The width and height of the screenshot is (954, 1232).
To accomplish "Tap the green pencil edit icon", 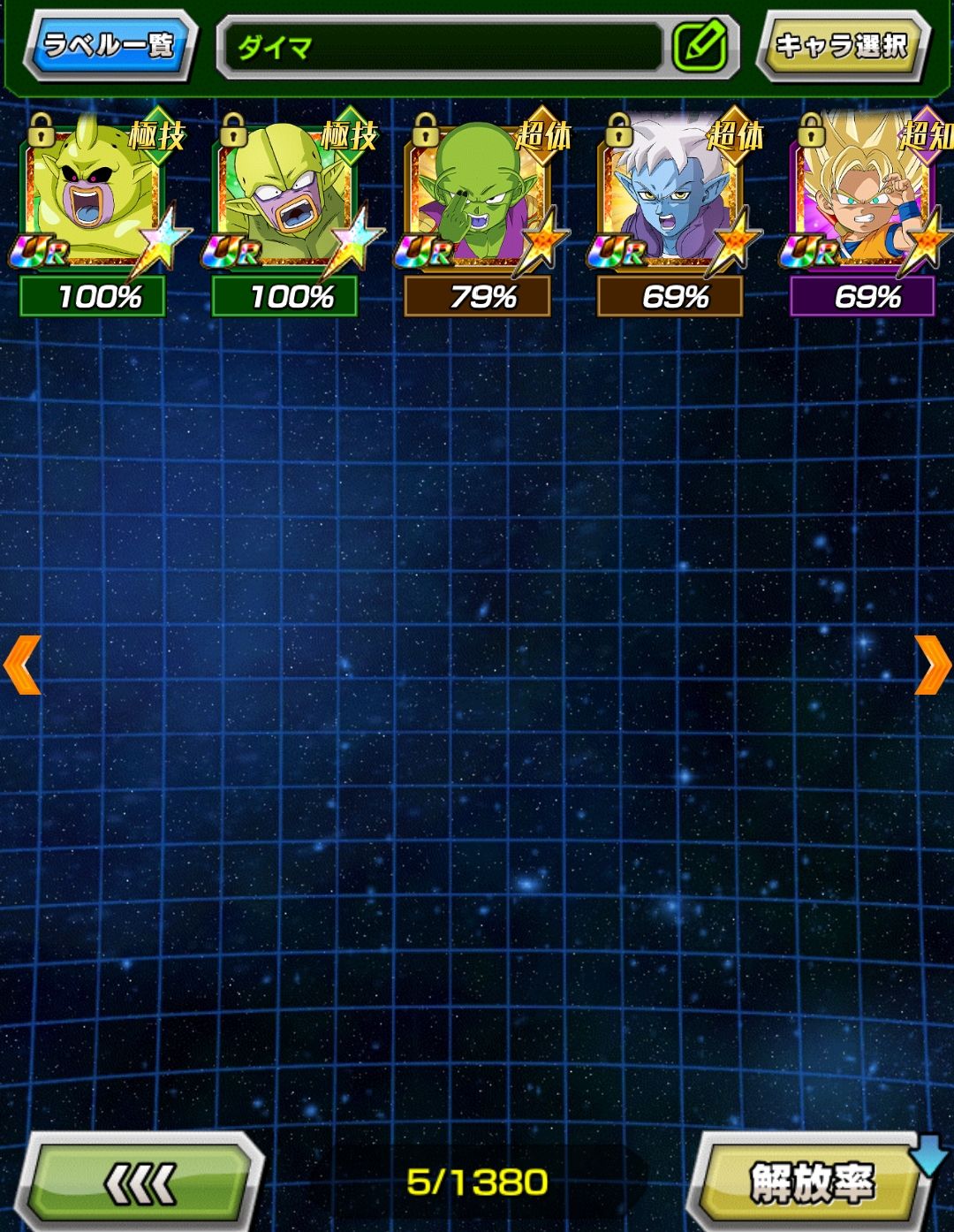I will click(700, 46).
